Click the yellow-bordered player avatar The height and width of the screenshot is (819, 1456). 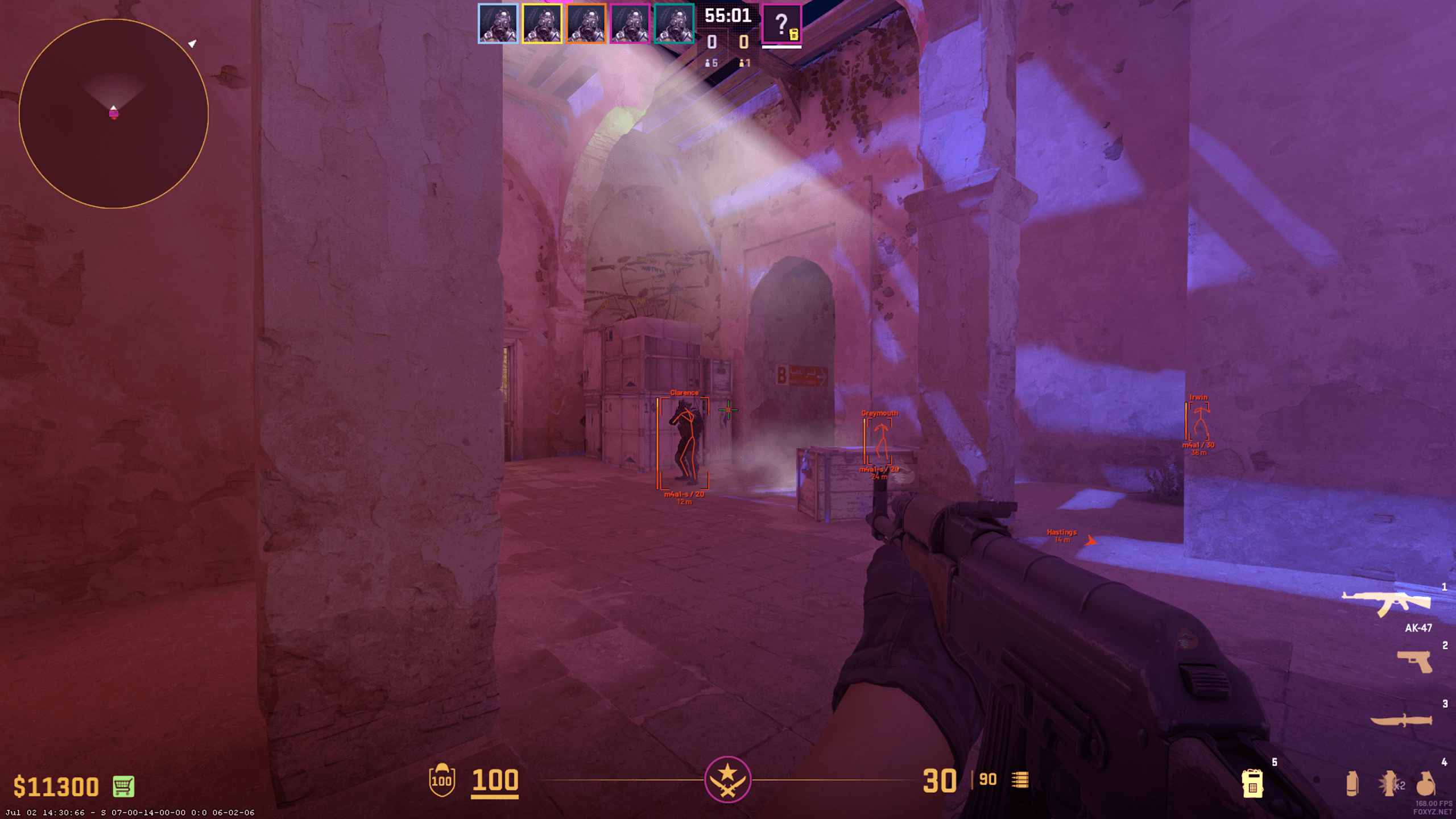point(542,24)
